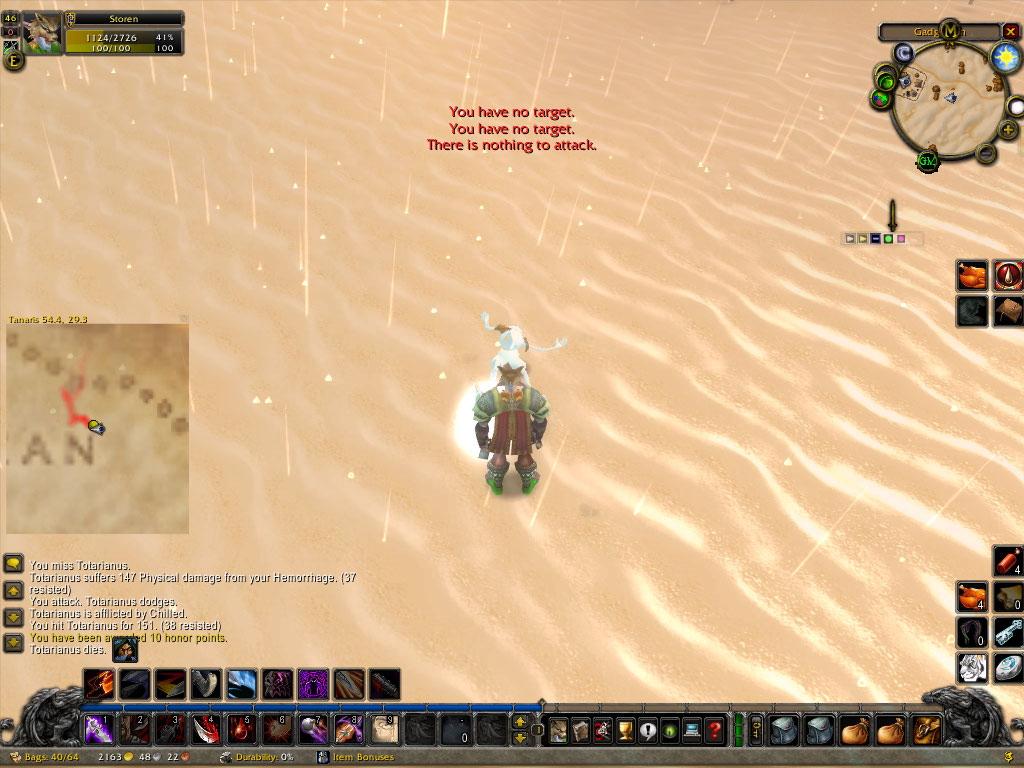Use the roasted chicken food icon
1024x768 pixels.
pos(972,276)
